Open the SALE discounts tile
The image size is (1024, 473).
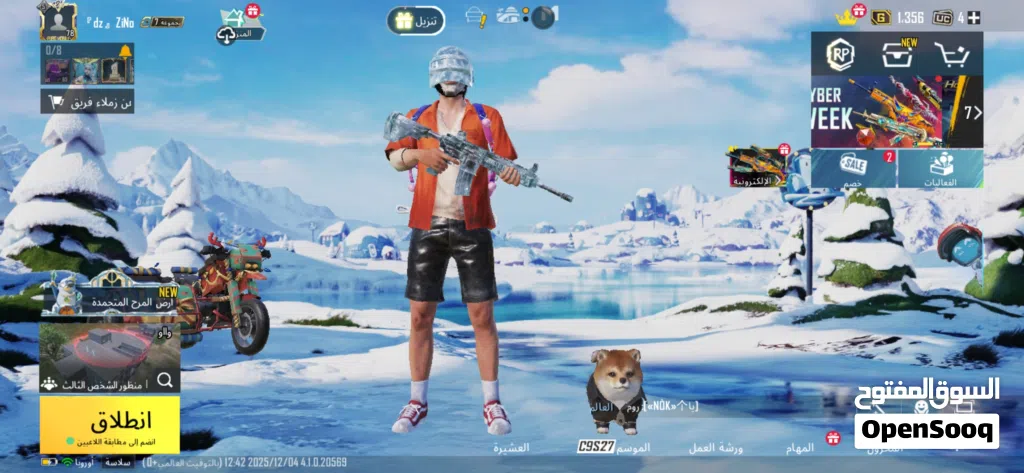853,168
